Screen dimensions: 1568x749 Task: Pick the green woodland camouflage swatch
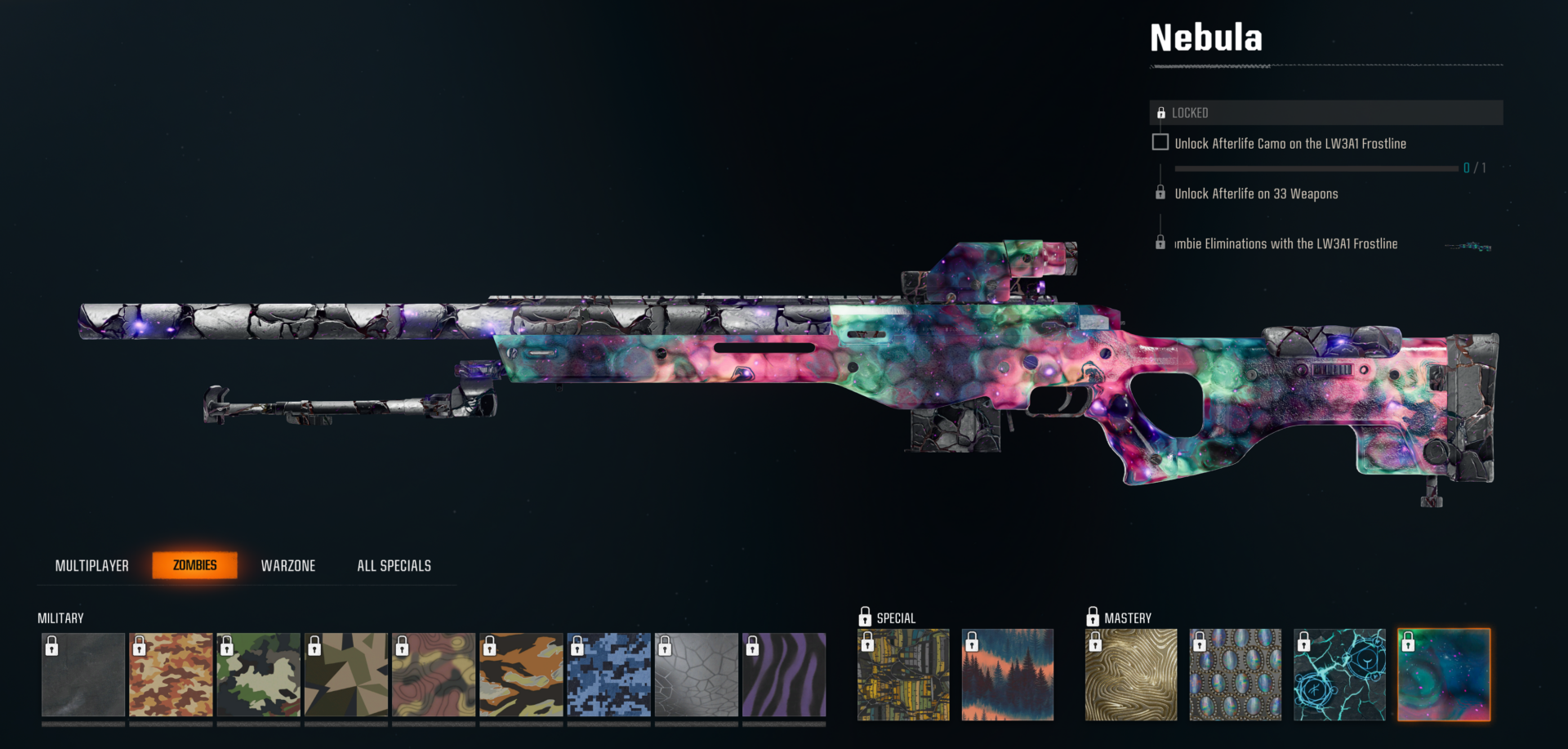(259, 675)
